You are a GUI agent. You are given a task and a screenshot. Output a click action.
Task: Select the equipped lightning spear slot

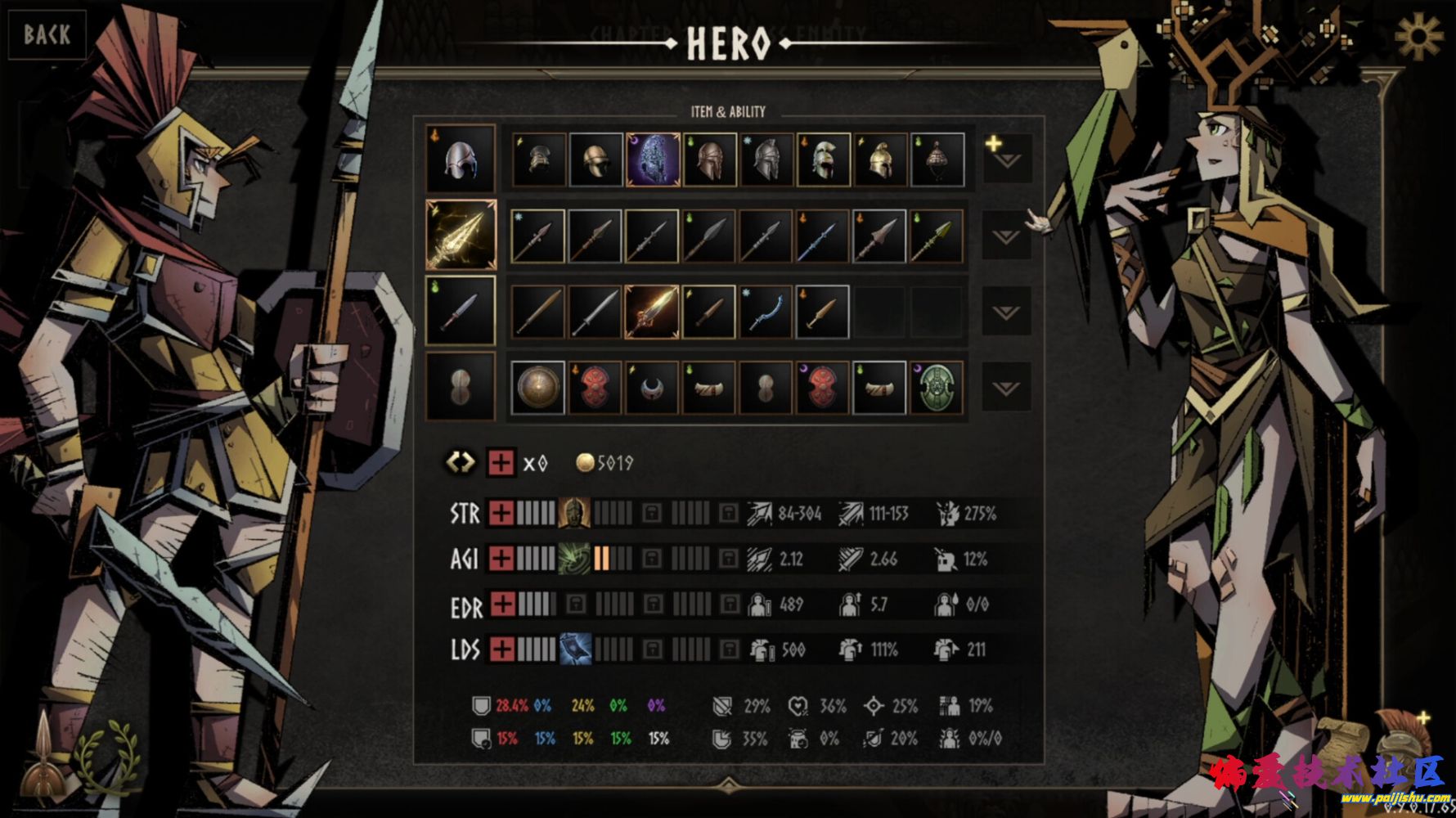(461, 235)
